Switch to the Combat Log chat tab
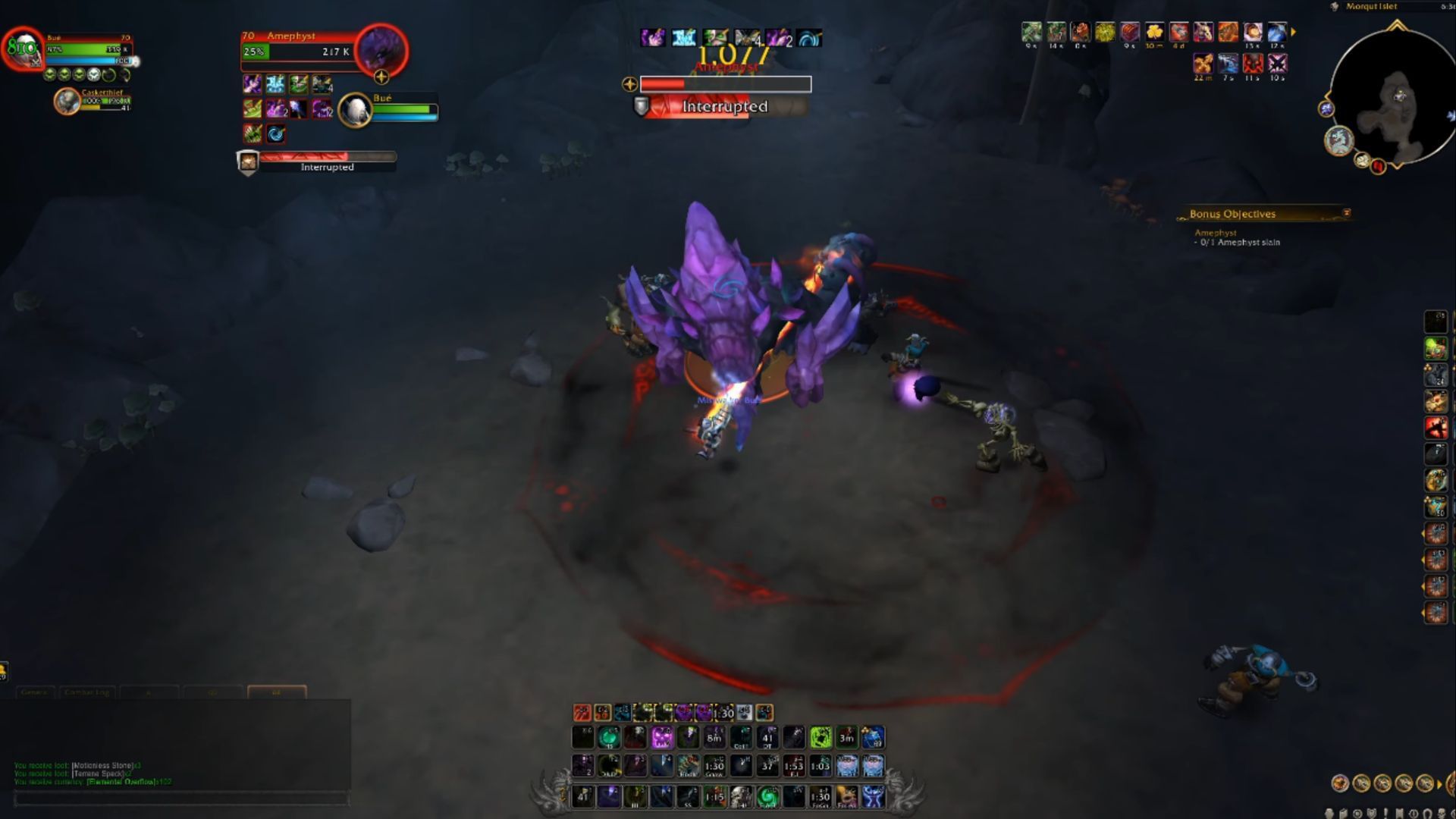Screen dimensions: 1456x819 [87, 692]
